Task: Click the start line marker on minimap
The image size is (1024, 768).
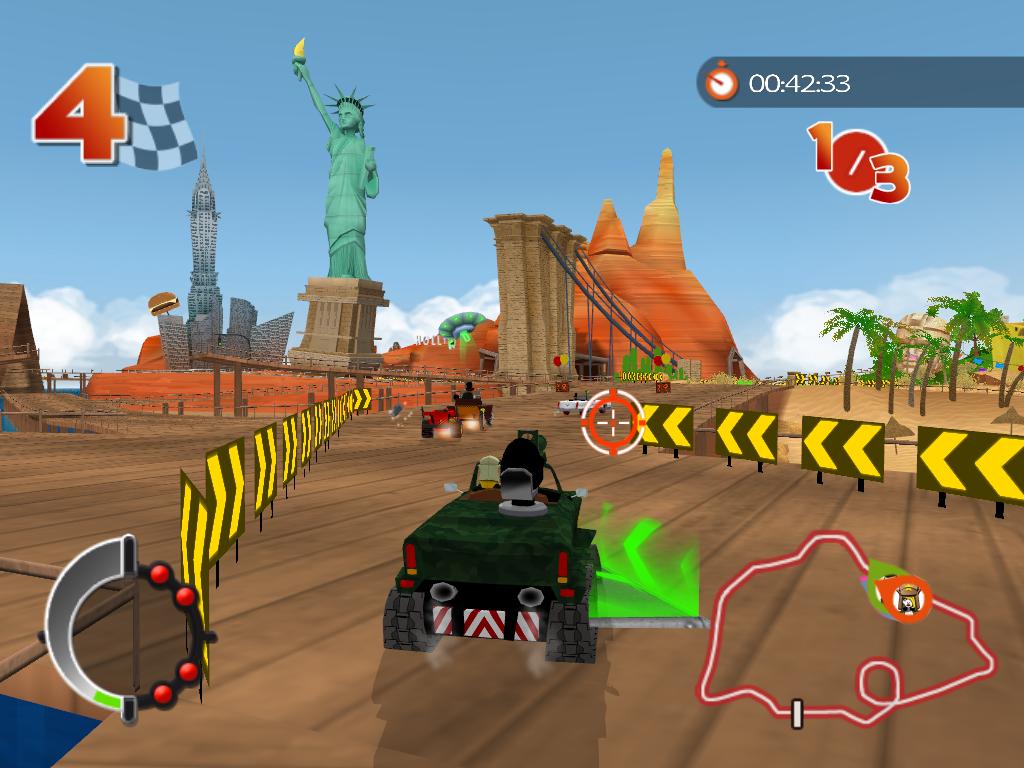Action: coord(797,713)
